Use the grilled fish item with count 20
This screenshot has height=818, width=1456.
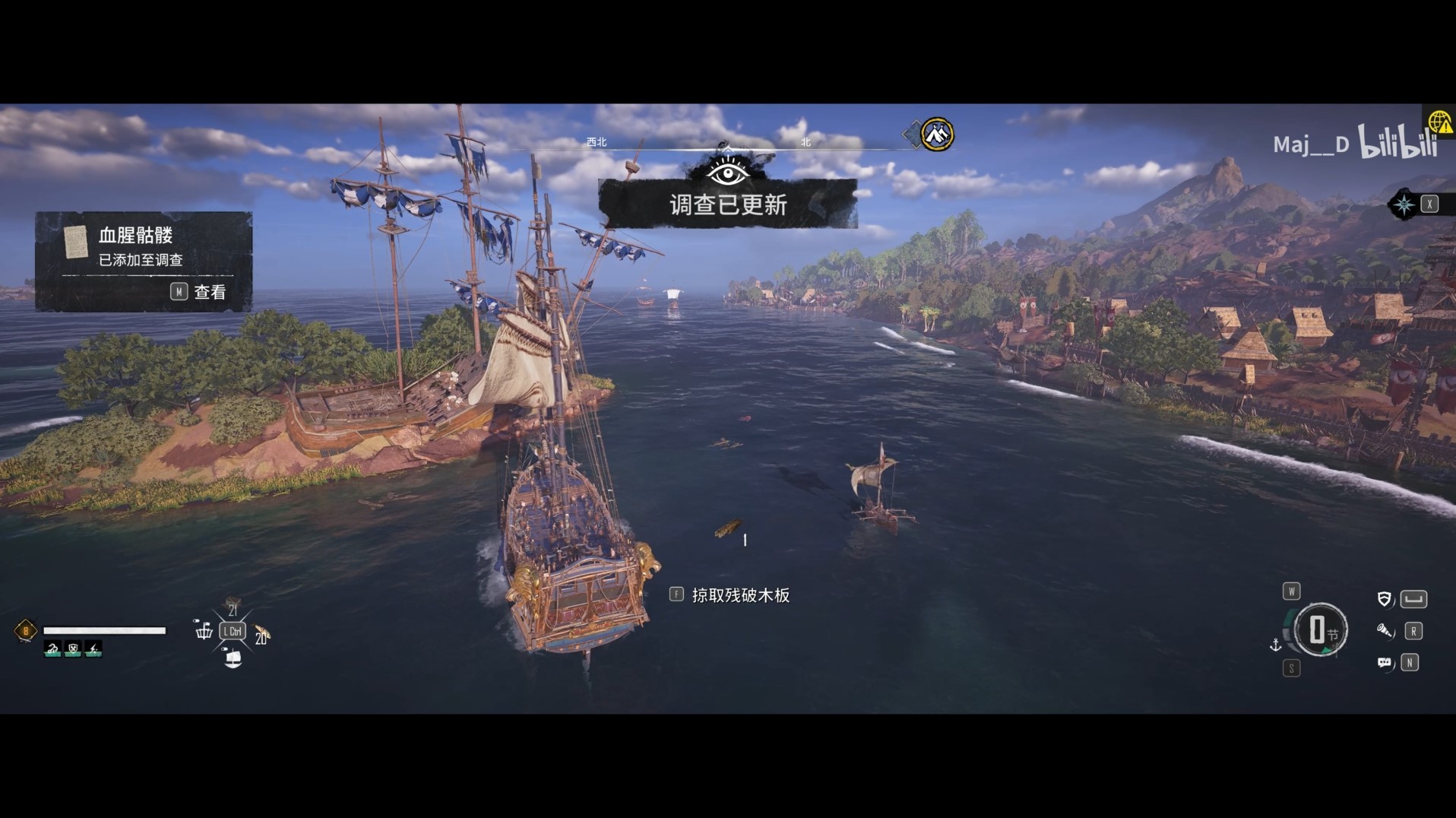pos(261,633)
